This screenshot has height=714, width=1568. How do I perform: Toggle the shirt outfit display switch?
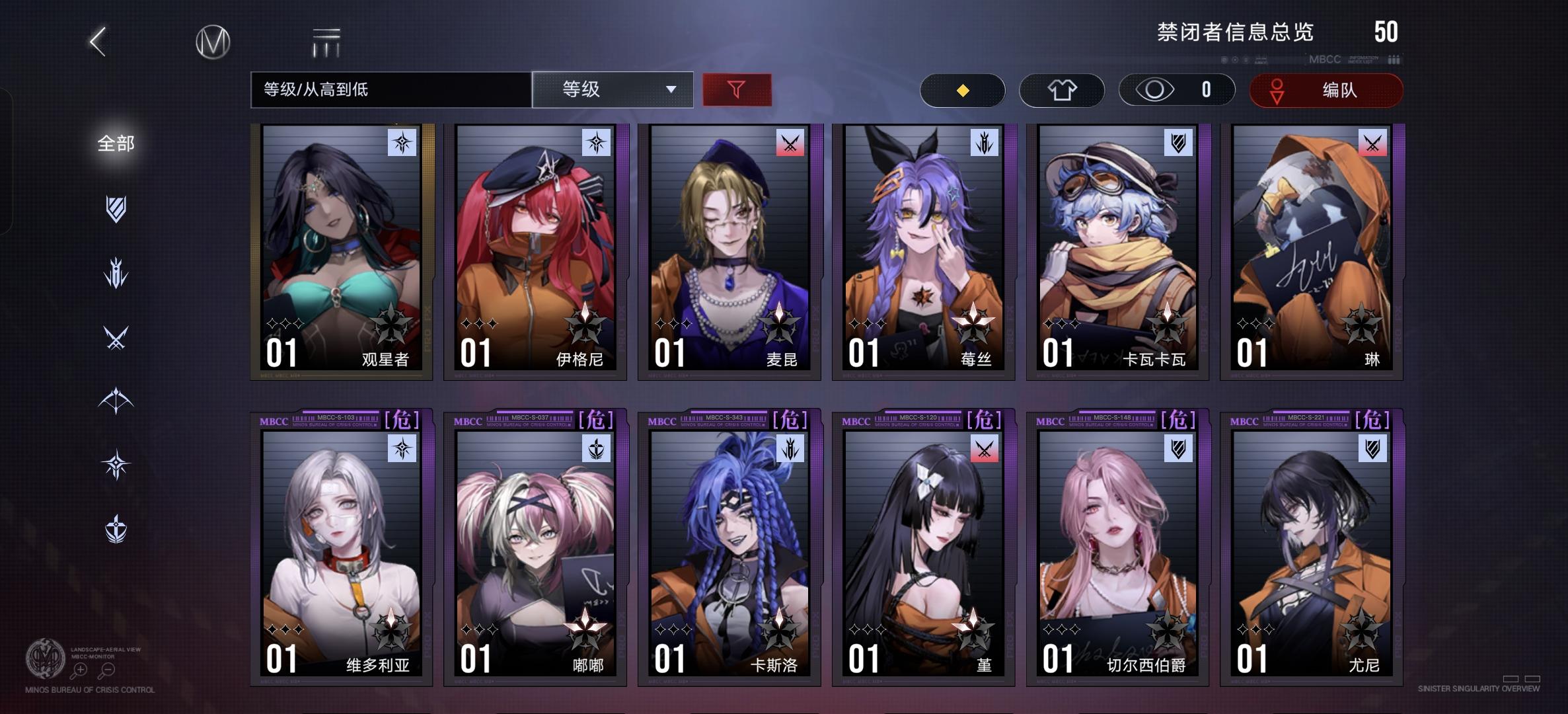point(1062,90)
